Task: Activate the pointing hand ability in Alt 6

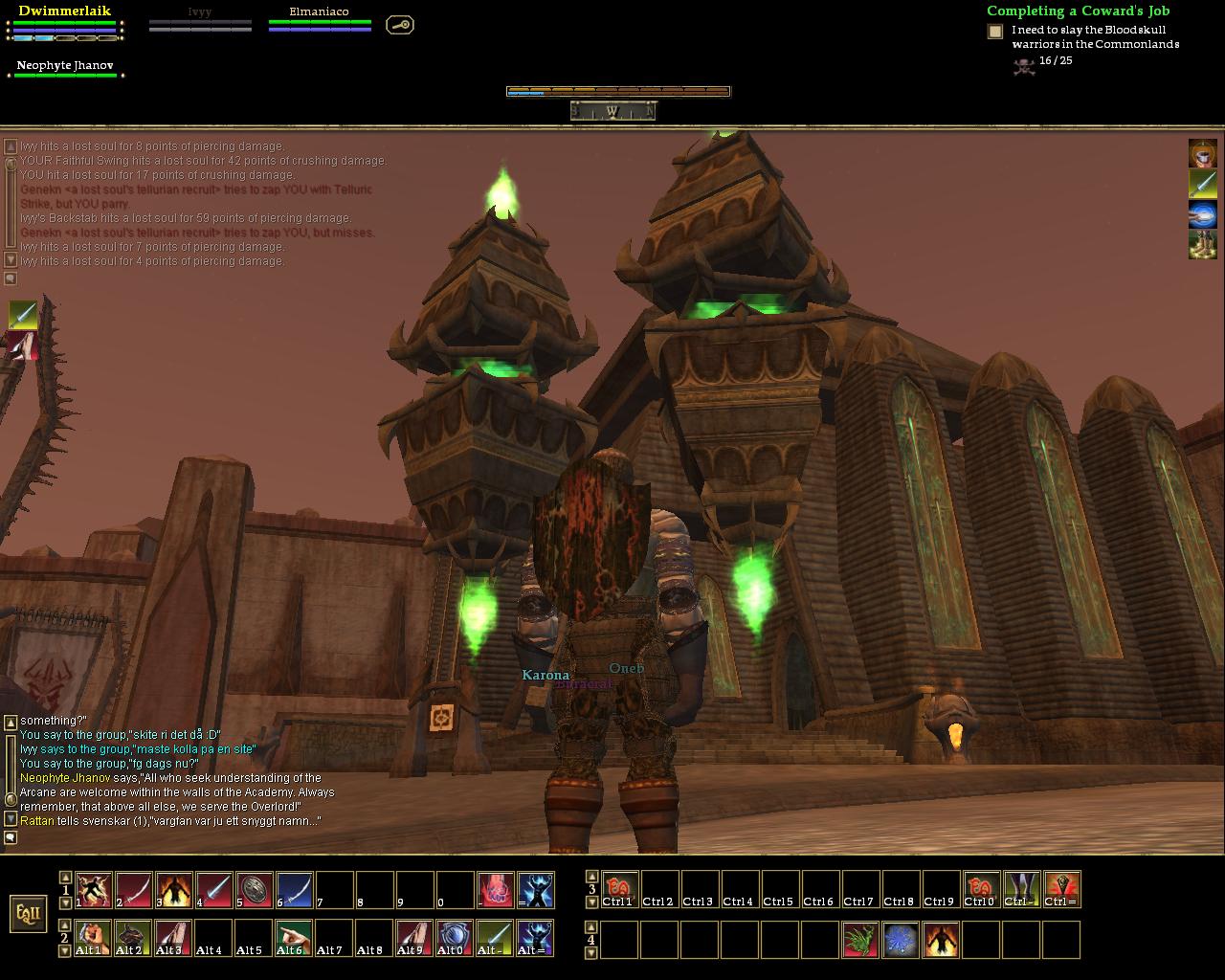Action: [x=295, y=938]
